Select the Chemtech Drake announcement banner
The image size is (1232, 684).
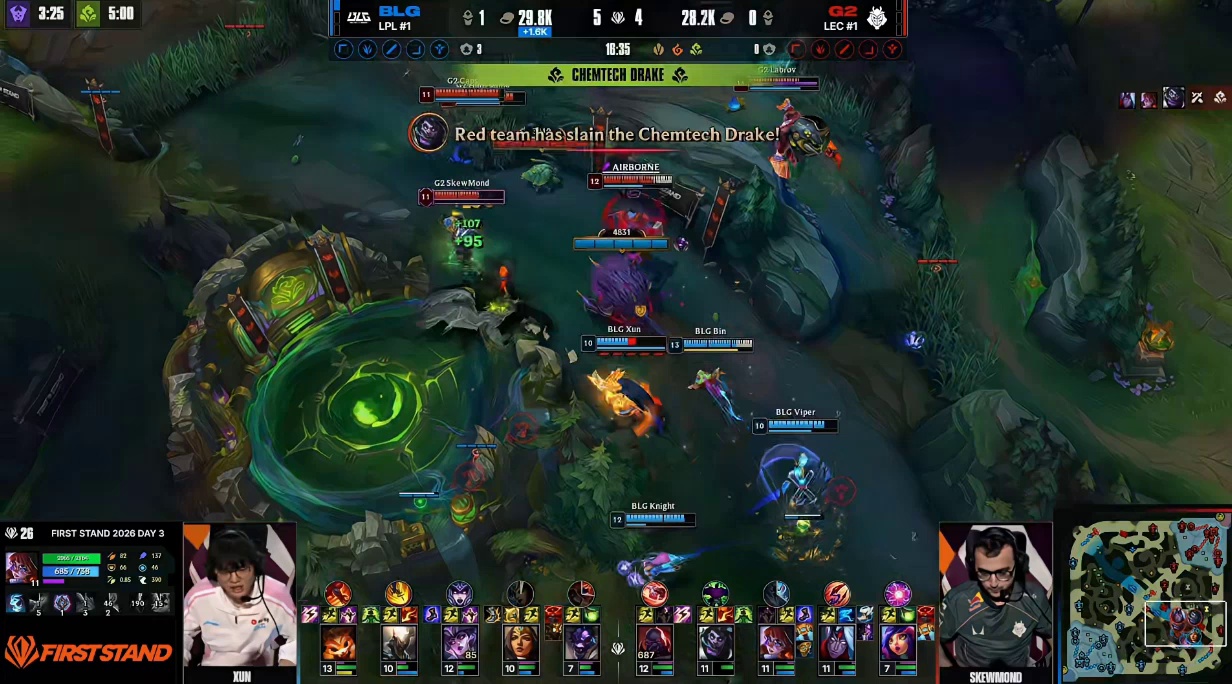tap(617, 75)
